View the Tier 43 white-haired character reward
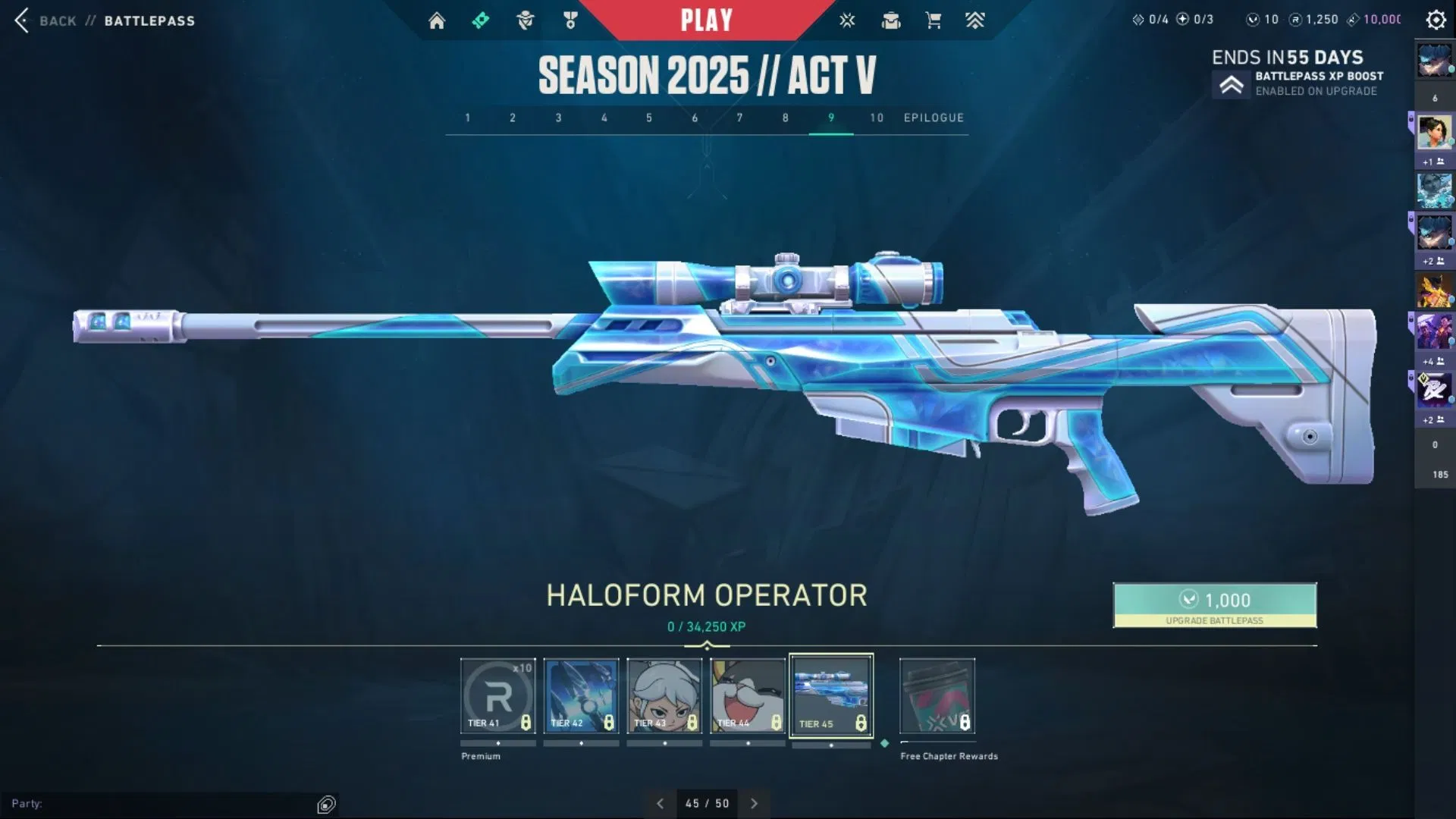The height and width of the screenshot is (819, 1456). [664, 695]
